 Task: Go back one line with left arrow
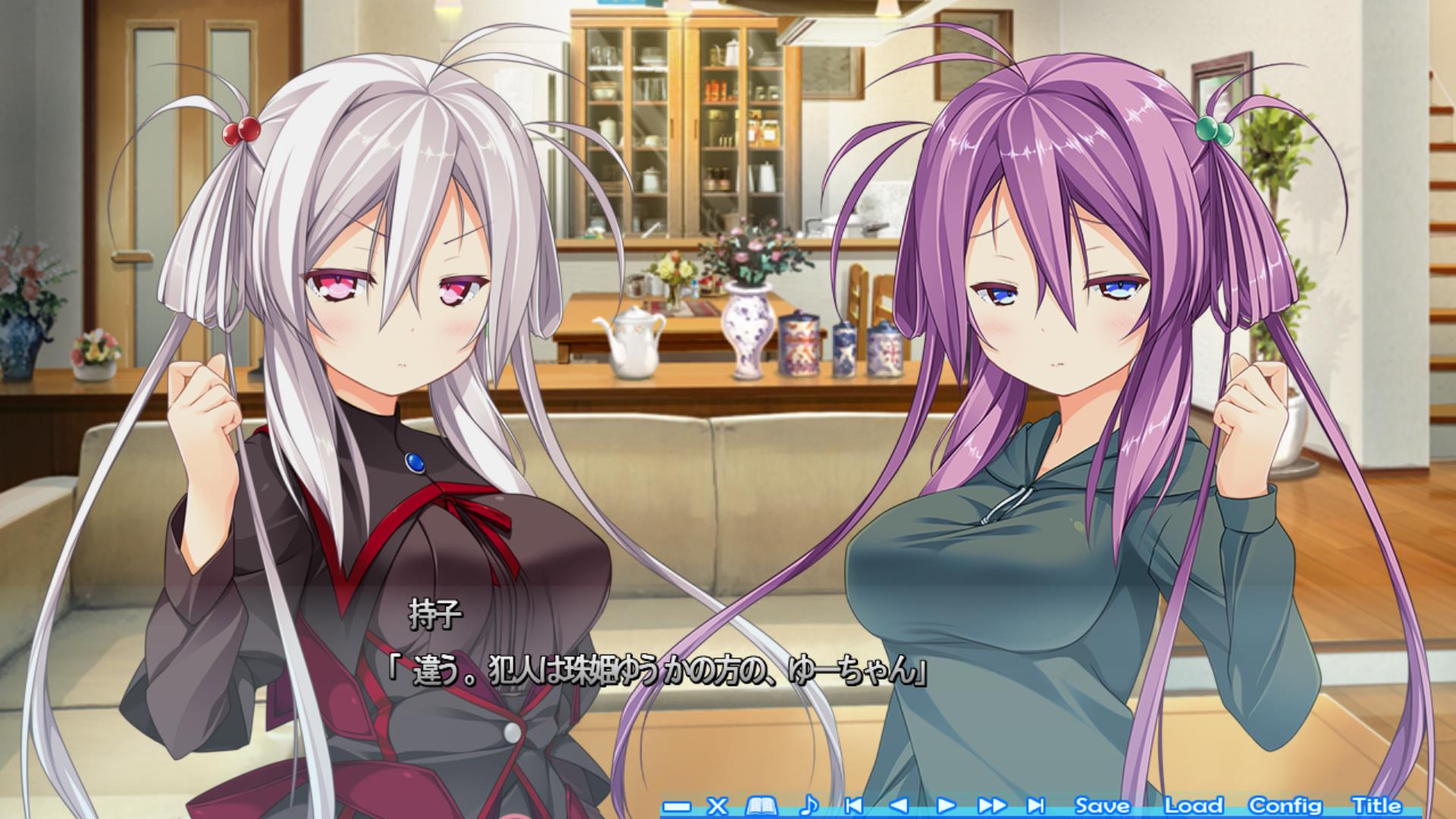899,805
